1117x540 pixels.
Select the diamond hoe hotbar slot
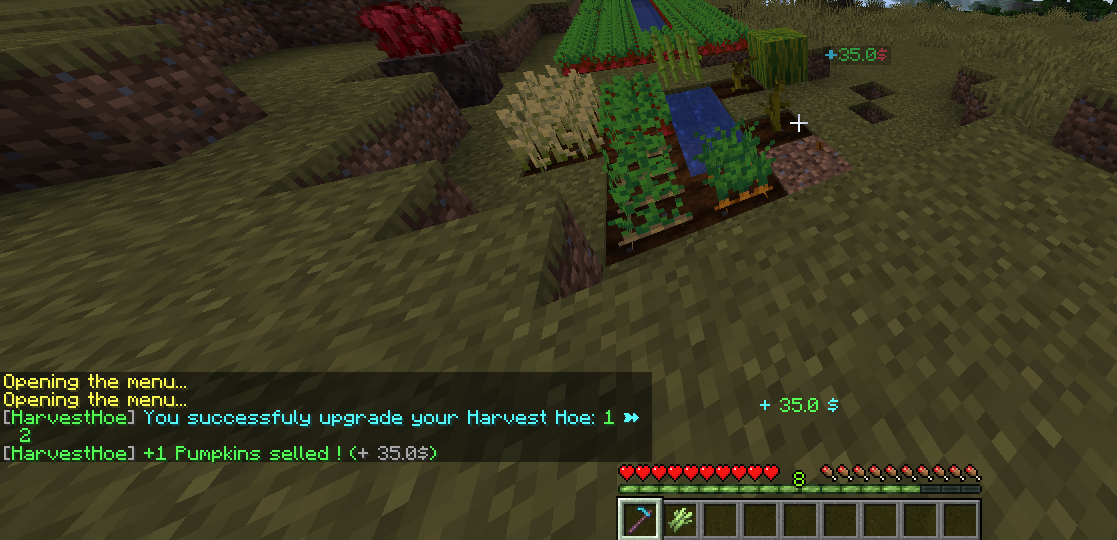(x=638, y=520)
